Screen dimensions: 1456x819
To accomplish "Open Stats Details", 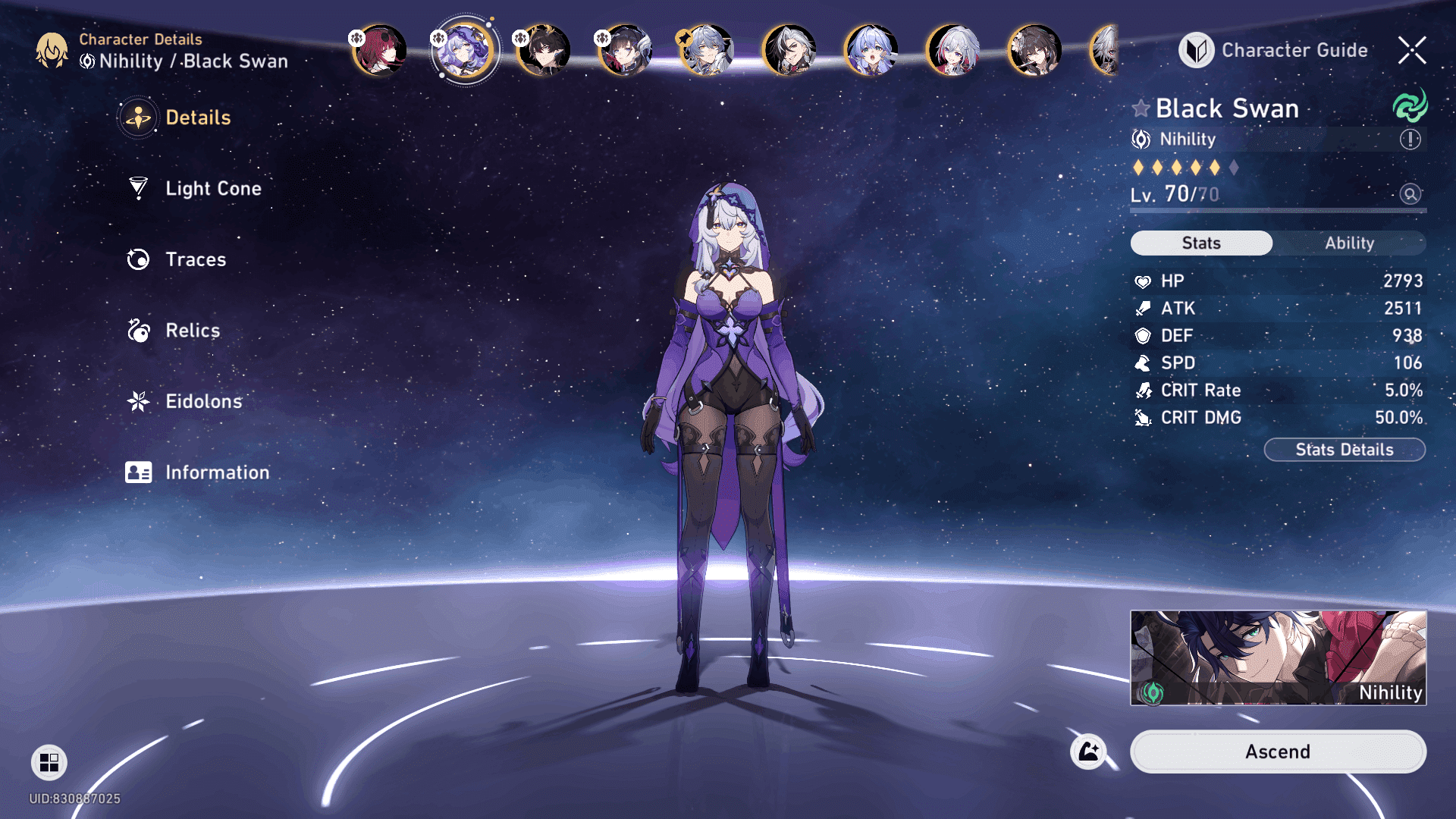I will (x=1344, y=450).
